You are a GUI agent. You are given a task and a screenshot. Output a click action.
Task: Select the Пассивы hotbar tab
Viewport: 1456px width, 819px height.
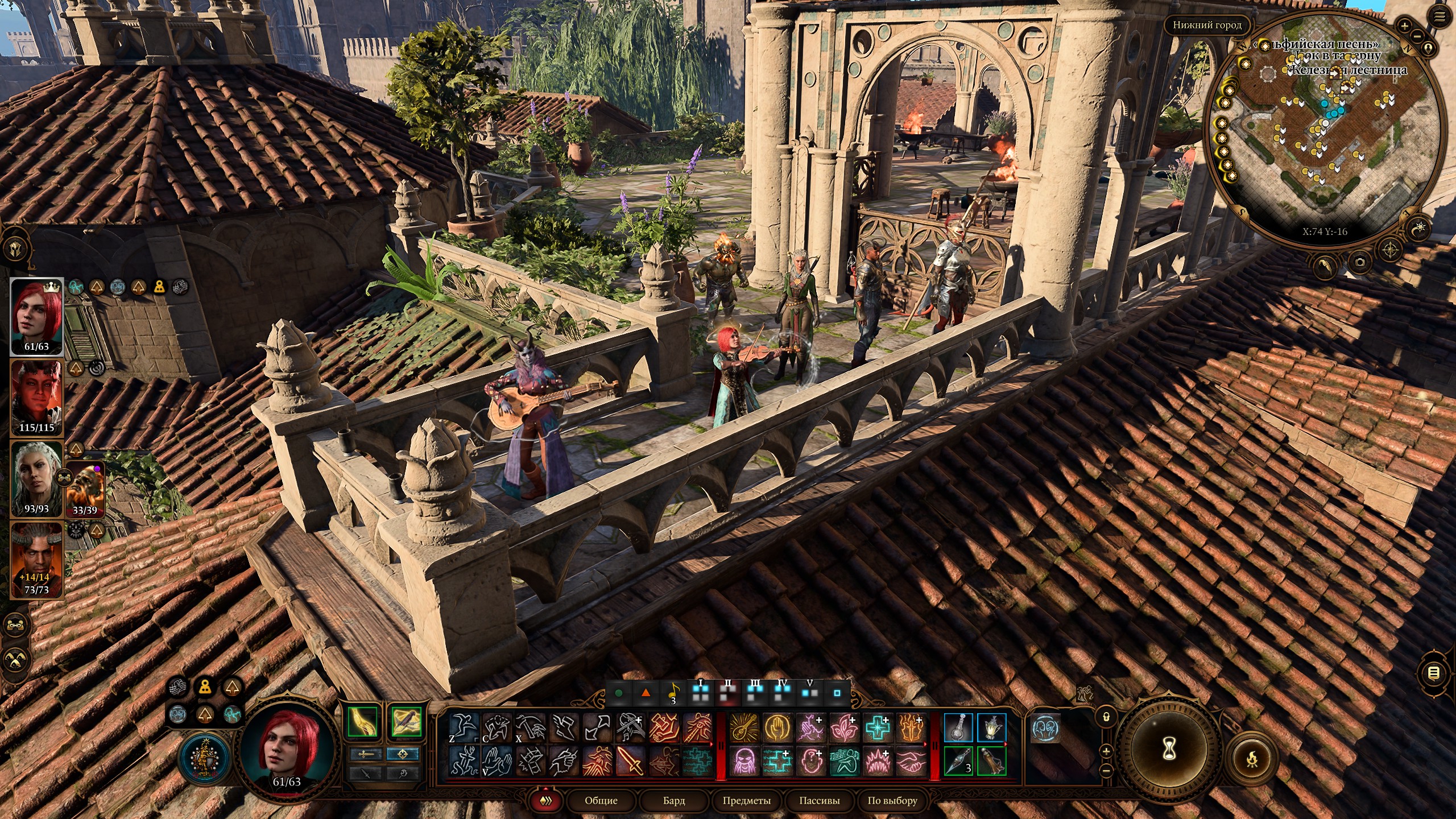coord(819,800)
